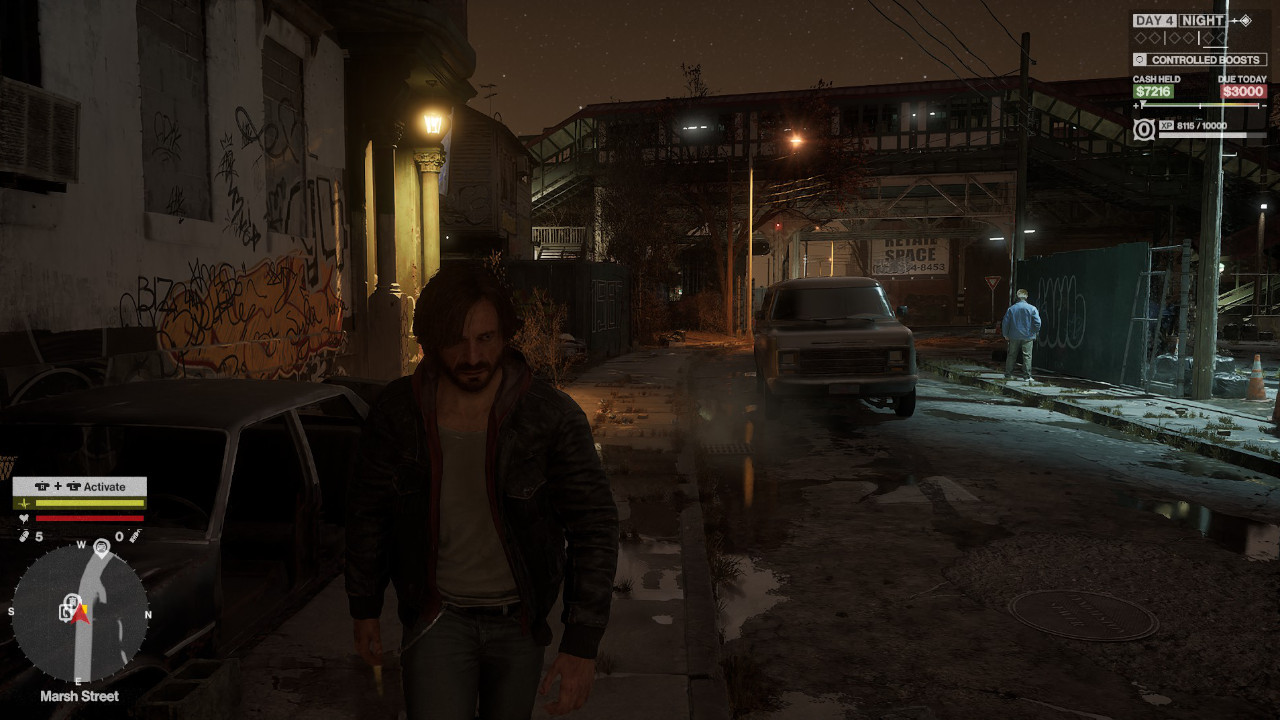1280x720 pixels.
Task: Click the circular compass minimap
Action: (80, 612)
